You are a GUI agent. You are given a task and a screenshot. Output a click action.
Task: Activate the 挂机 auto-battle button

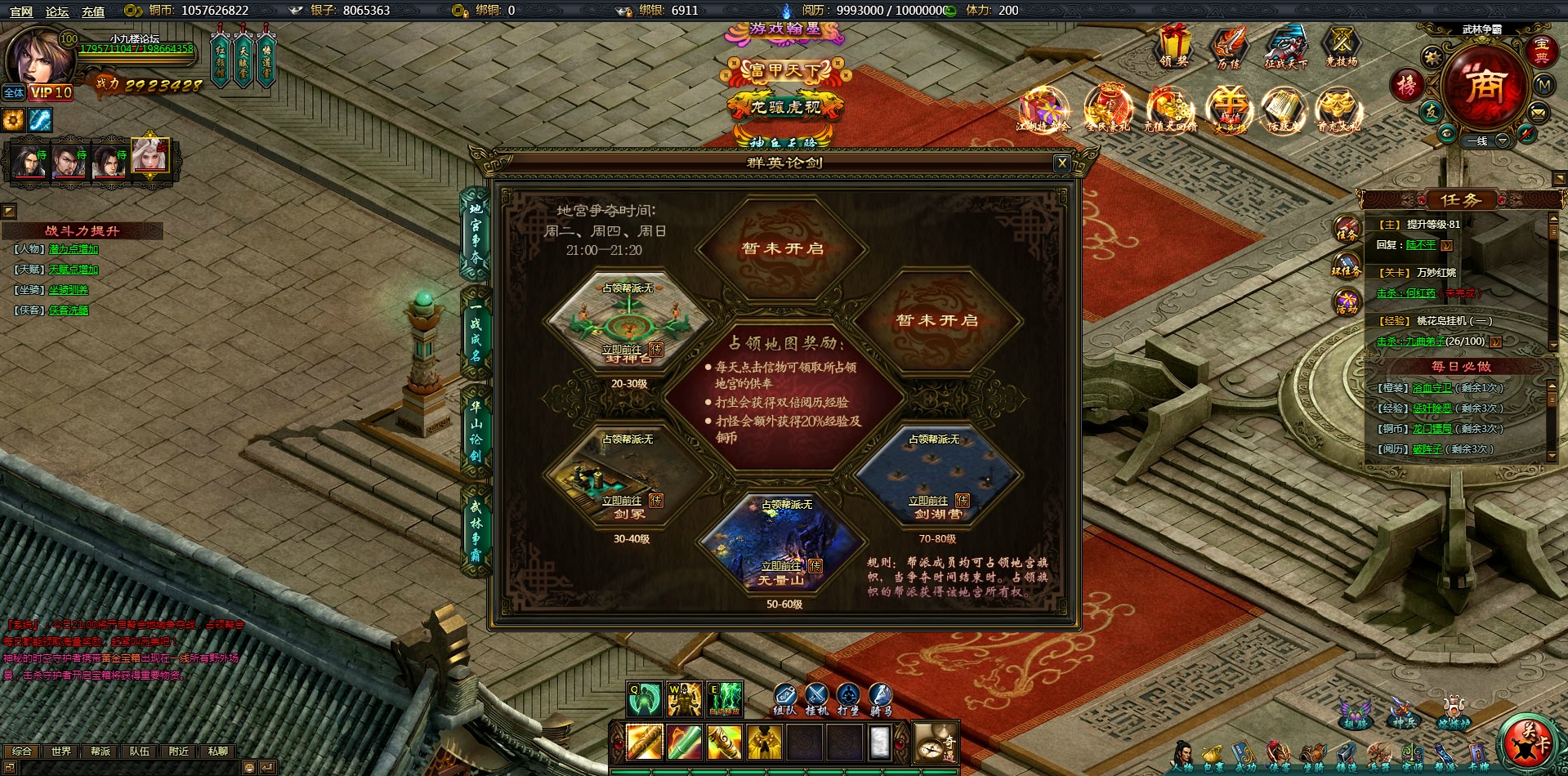tap(816, 698)
